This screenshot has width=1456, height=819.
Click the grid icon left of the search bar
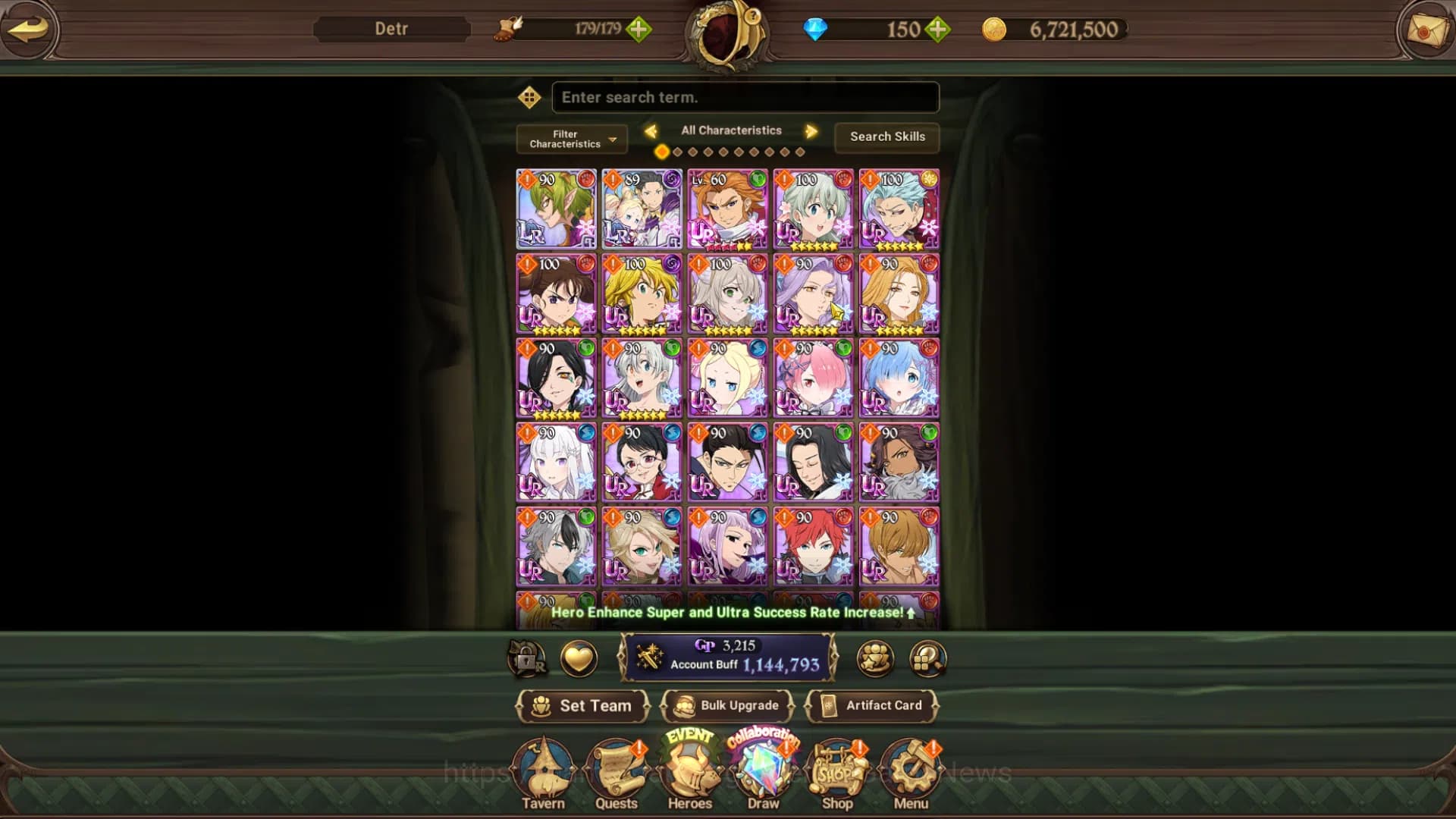(x=529, y=97)
